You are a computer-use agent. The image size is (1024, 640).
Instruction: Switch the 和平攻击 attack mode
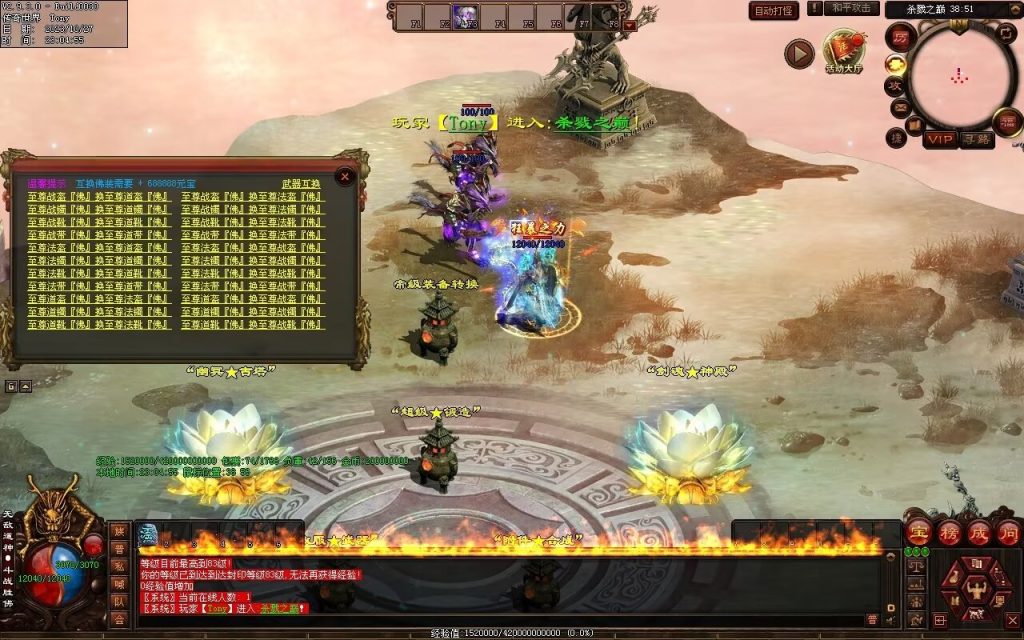pyautogui.click(x=853, y=9)
